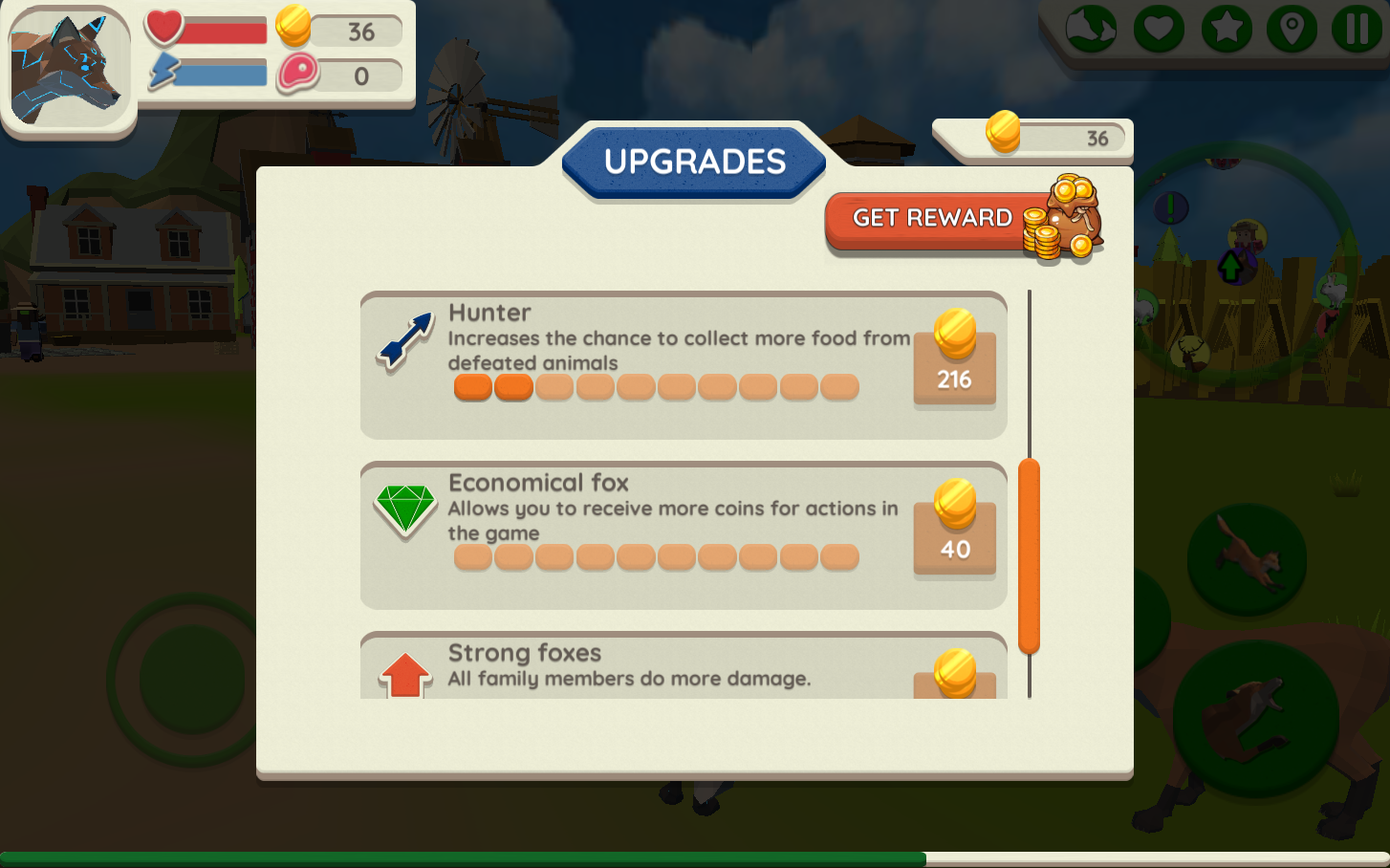Select the star rating icon

1225,29
